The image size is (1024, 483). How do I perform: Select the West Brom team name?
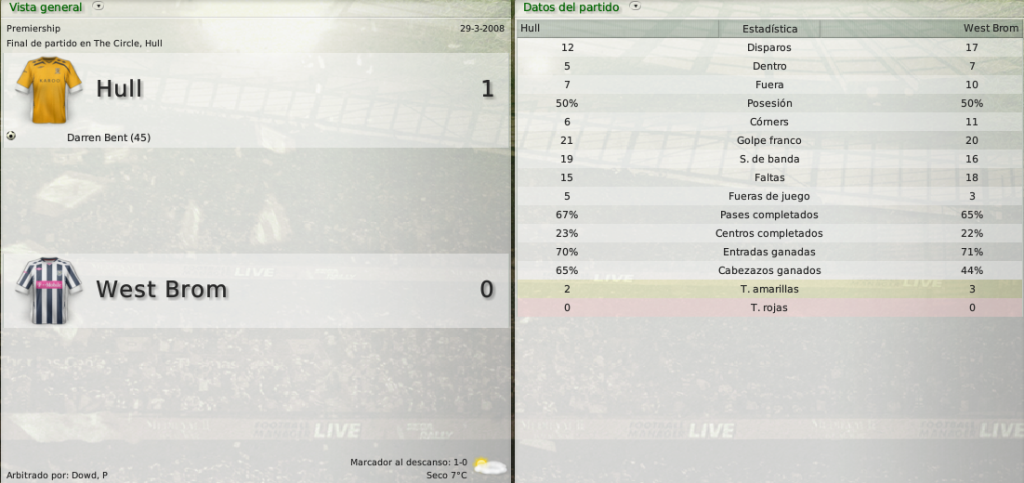[161, 290]
